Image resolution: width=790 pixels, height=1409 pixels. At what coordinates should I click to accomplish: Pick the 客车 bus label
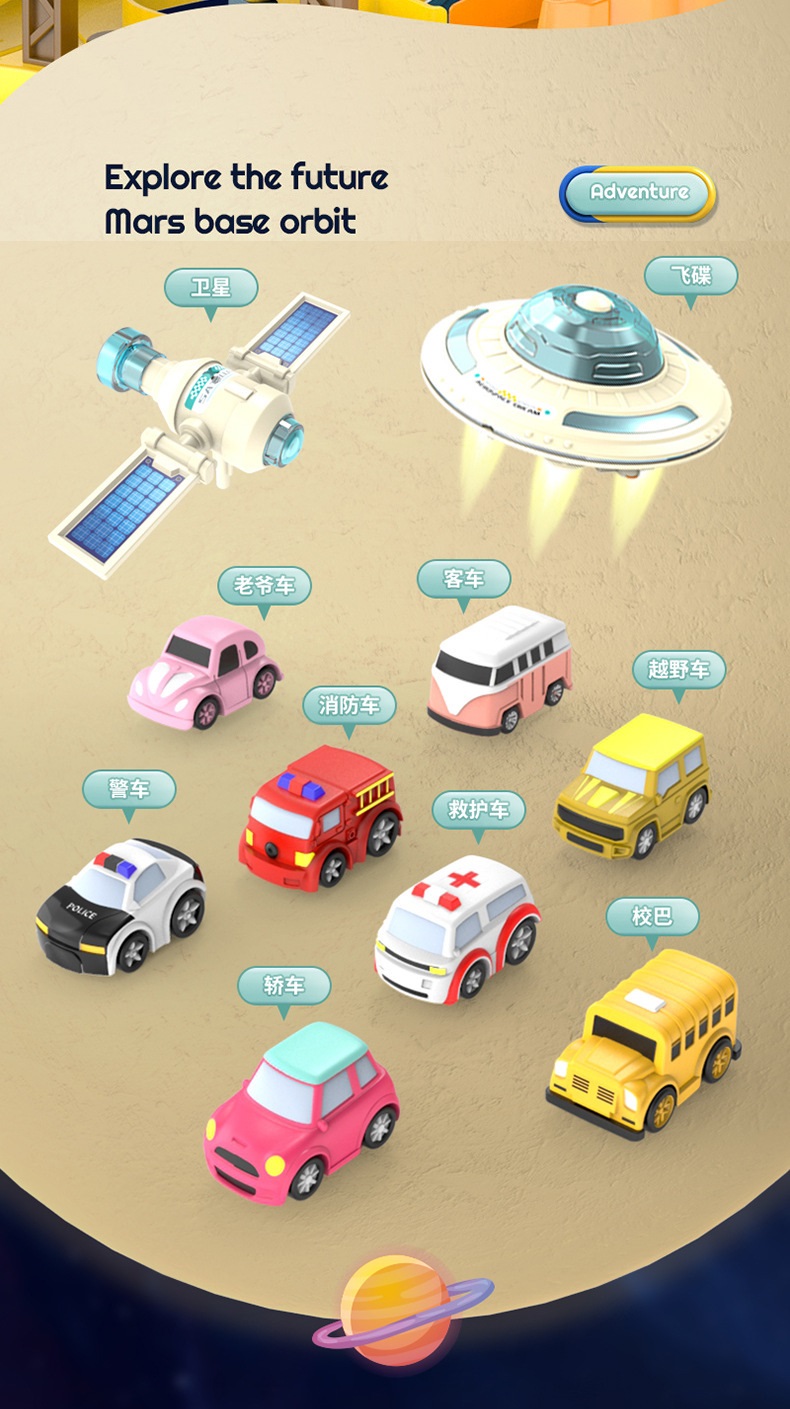tap(464, 578)
